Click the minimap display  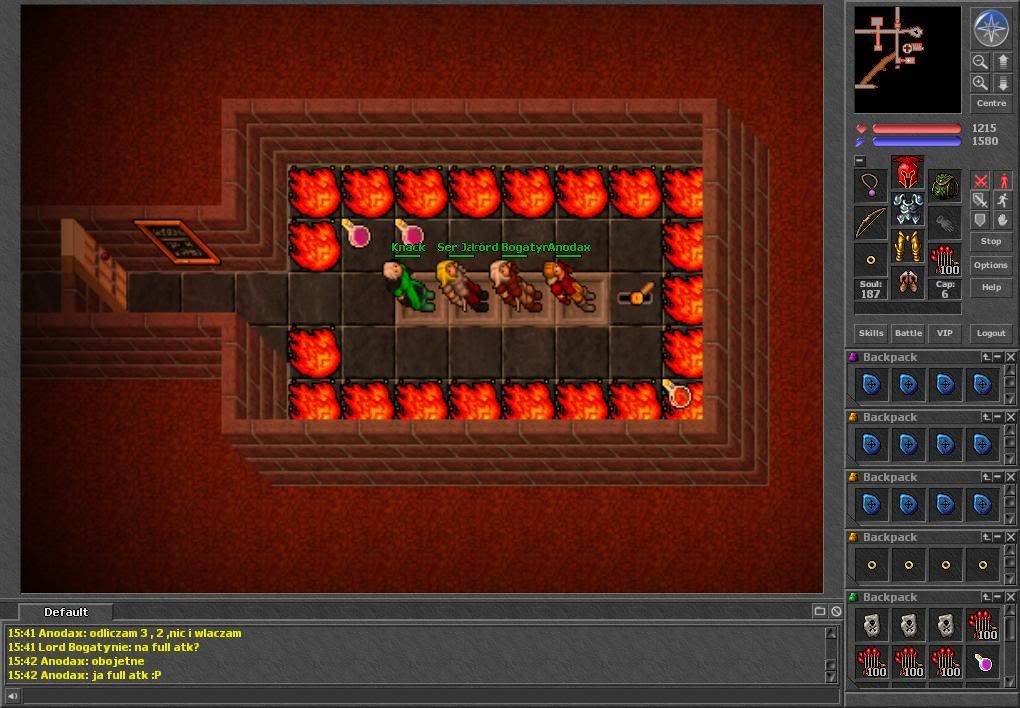click(x=907, y=59)
